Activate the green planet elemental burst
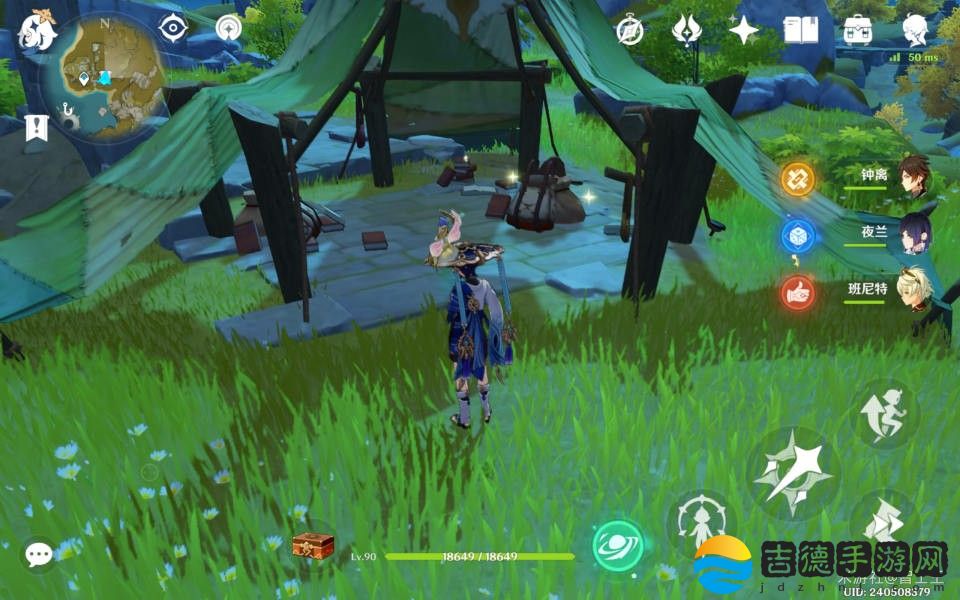The width and height of the screenshot is (960, 600). tap(618, 546)
